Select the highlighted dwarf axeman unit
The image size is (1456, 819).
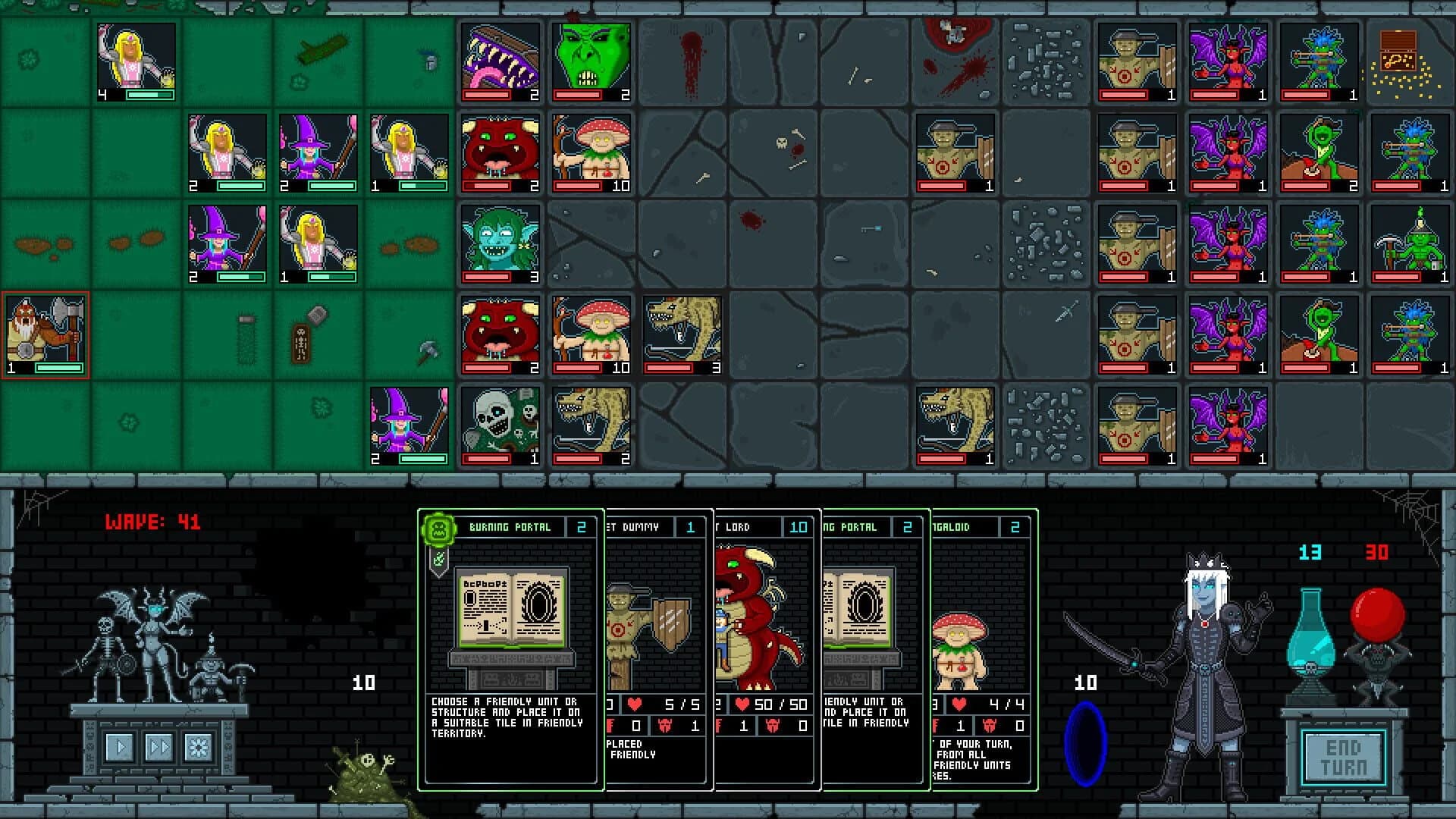pos(44,334)
